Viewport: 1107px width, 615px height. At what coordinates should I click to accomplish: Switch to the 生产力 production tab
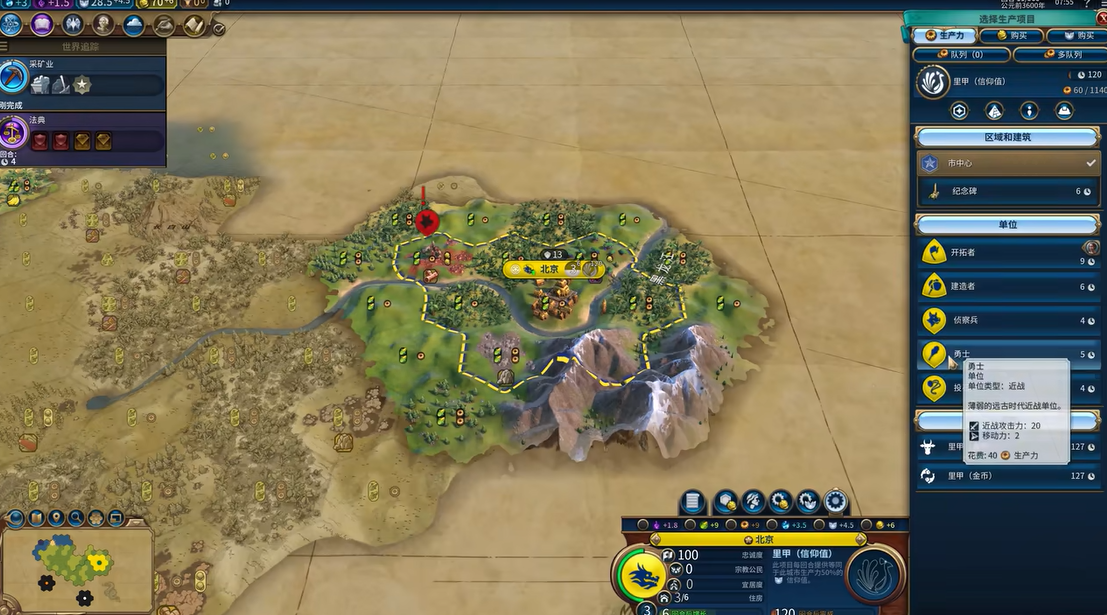pyautogui.click(x=943, y=36)
